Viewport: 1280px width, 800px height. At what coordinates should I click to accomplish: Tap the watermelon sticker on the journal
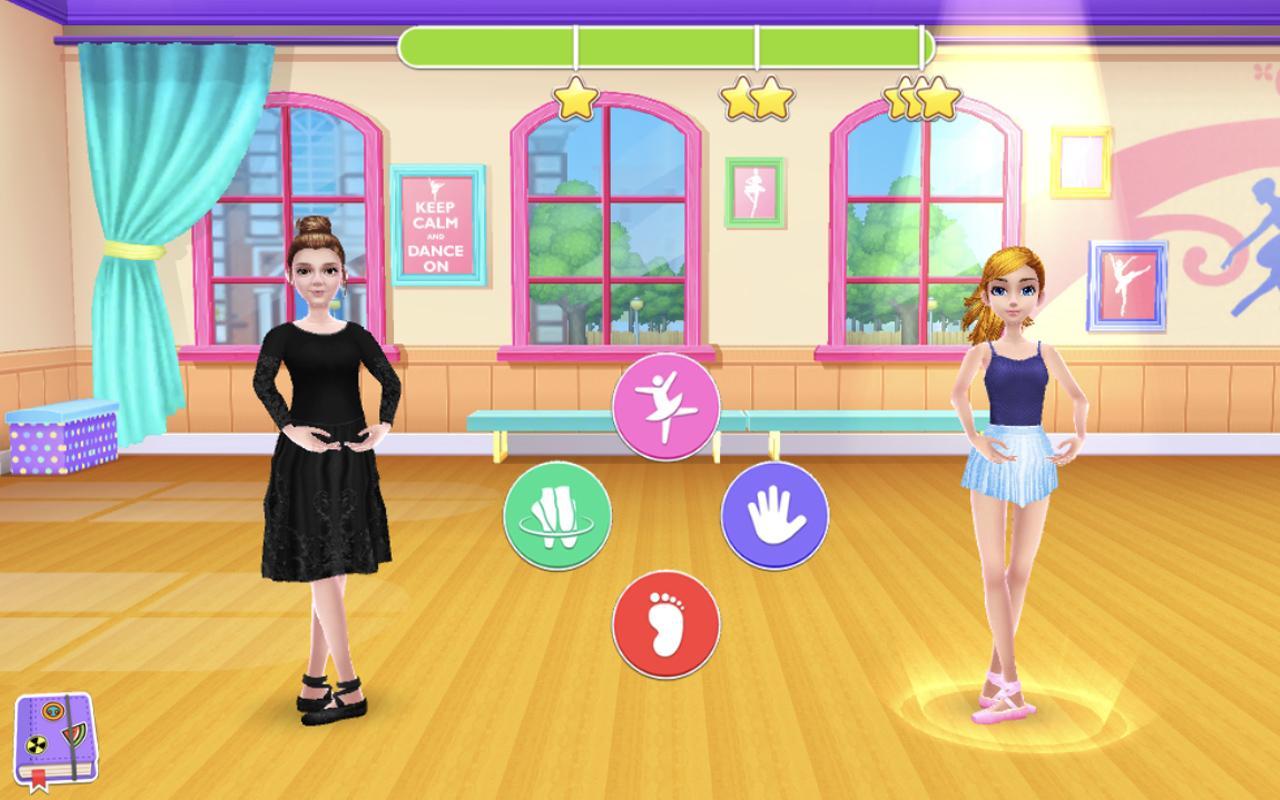75,734
